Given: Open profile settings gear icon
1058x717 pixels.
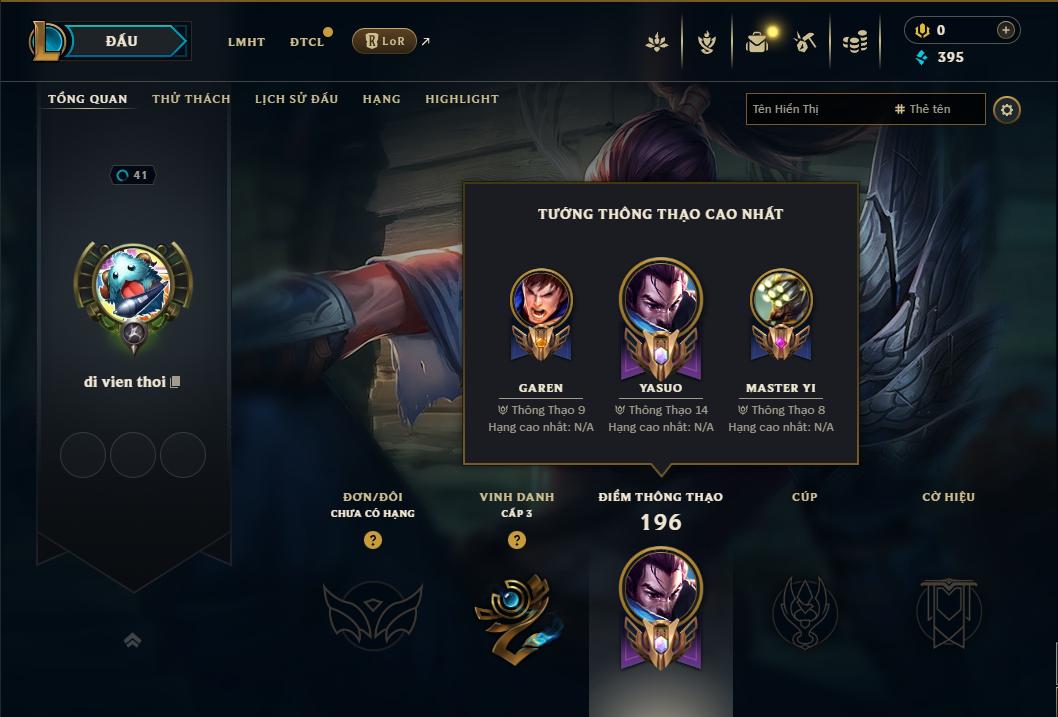Looking at the screenshot, I should [1007, 110].
